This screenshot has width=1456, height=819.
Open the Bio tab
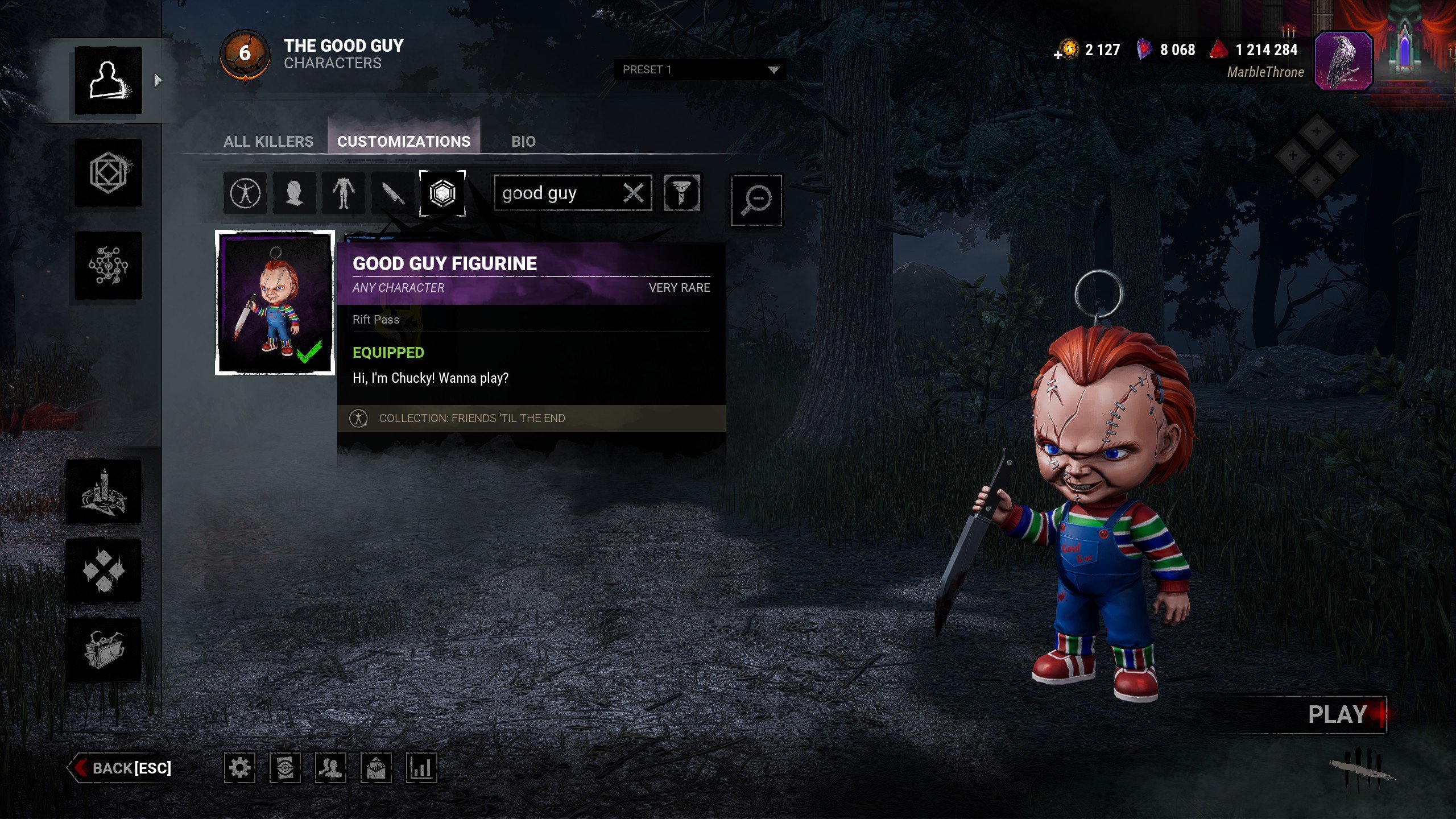(523, 141)
